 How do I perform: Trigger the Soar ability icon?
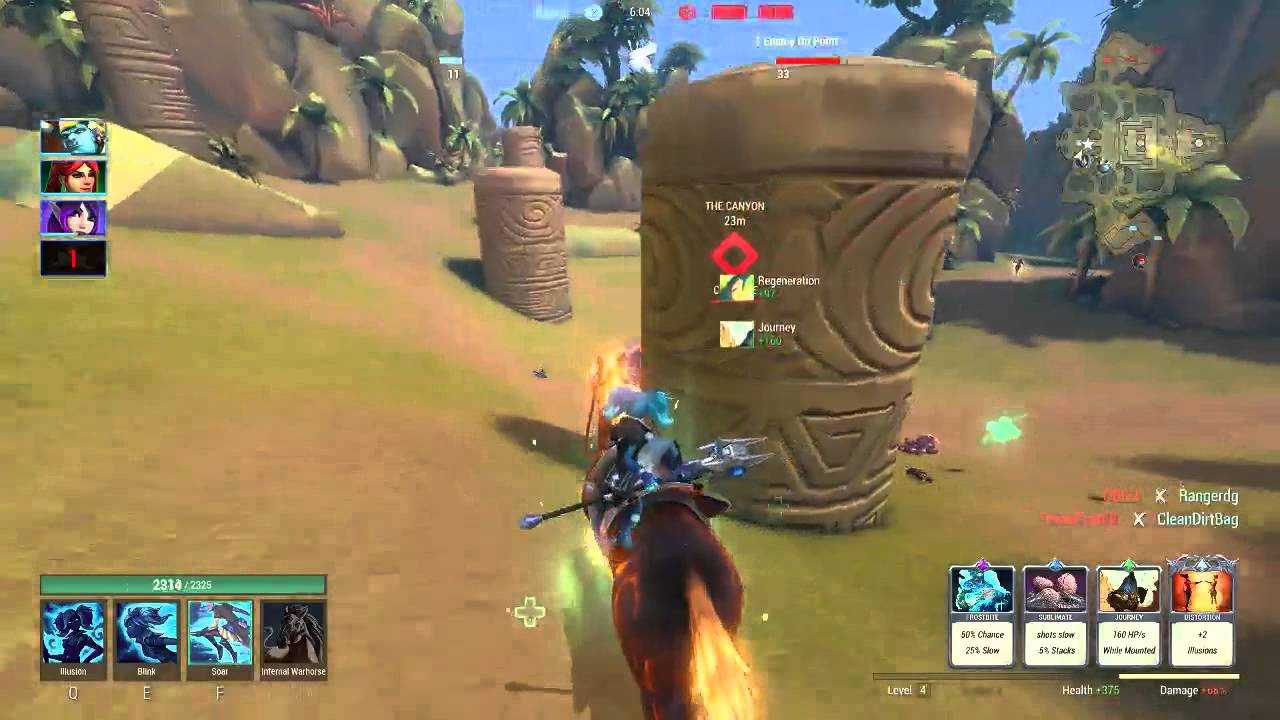tap(220, 633)
